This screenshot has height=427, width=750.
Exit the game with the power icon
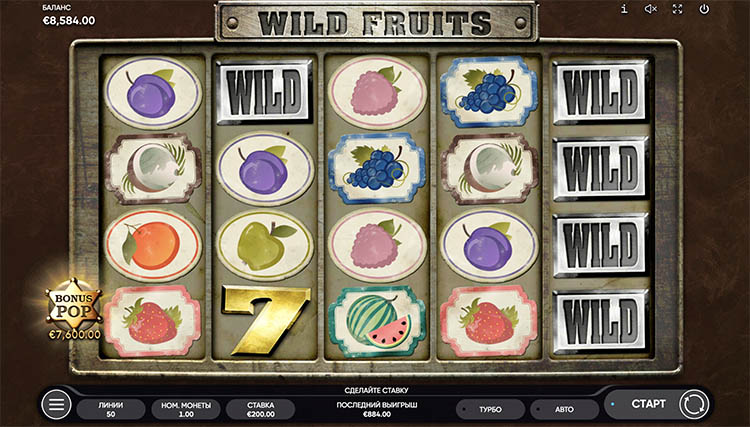pos(704,9)
